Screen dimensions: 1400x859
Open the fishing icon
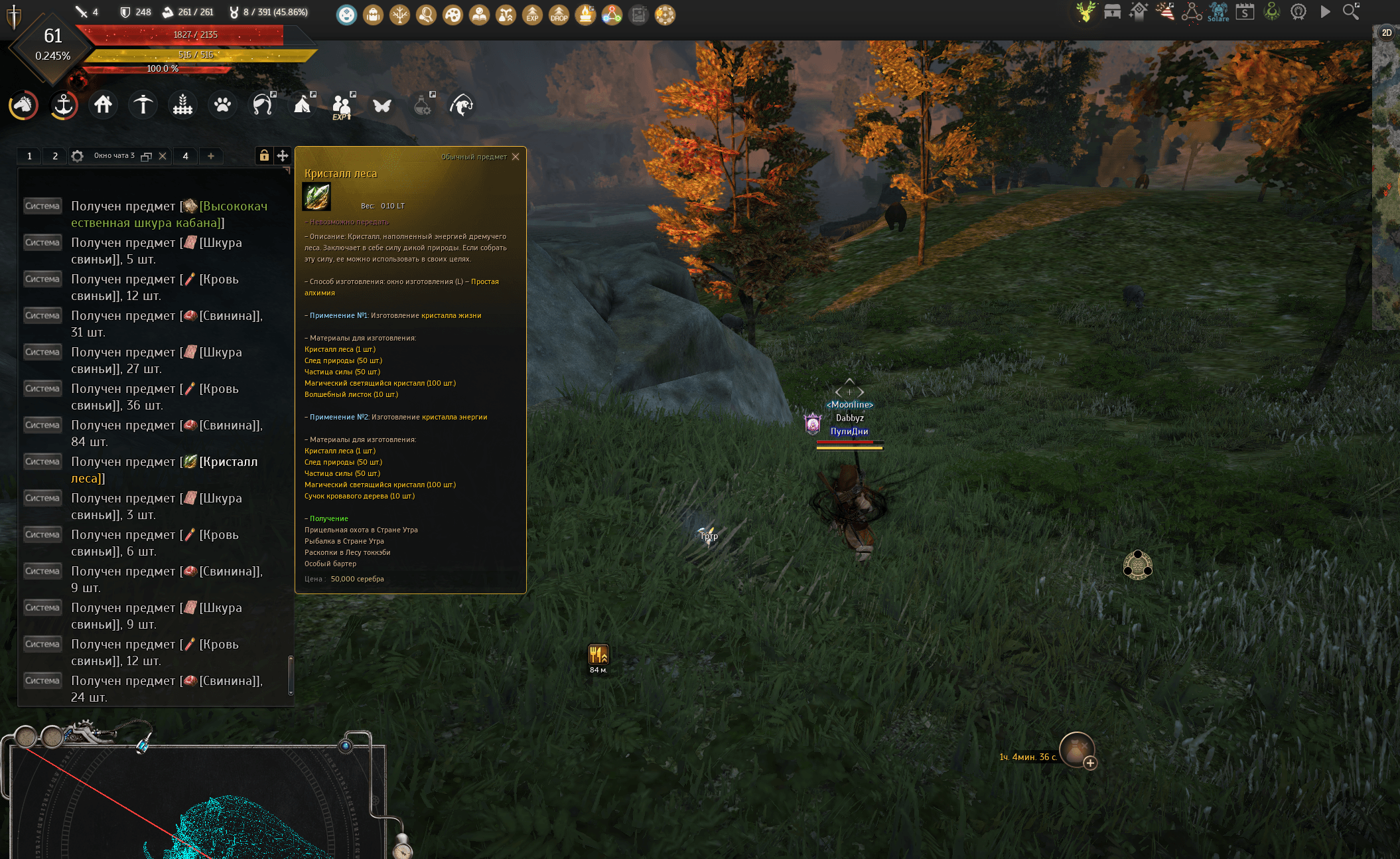tap(462, 105)
